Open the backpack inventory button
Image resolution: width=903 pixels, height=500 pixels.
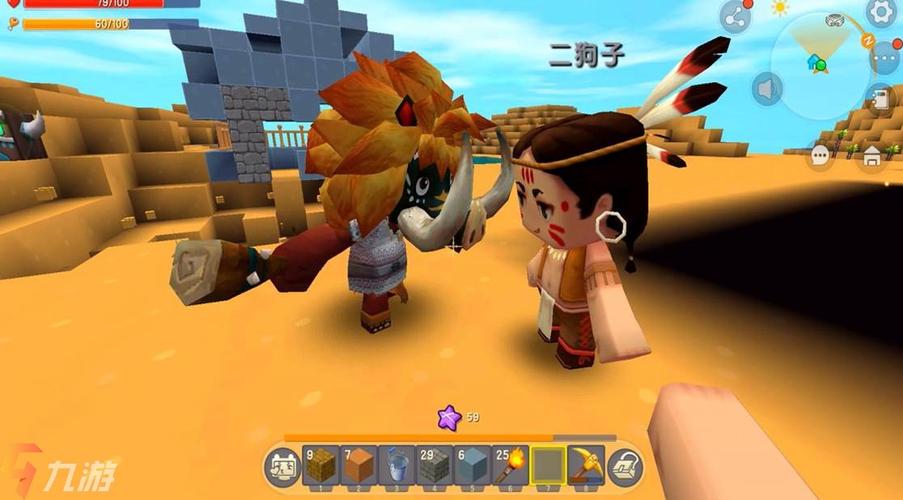coord(625,466)
